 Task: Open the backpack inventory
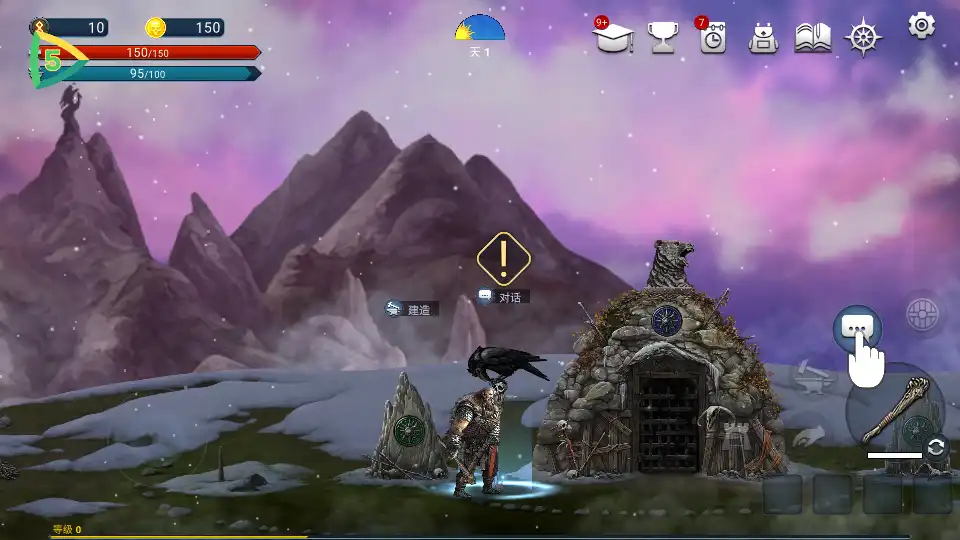pyautogui.click(x=763, y=38)
